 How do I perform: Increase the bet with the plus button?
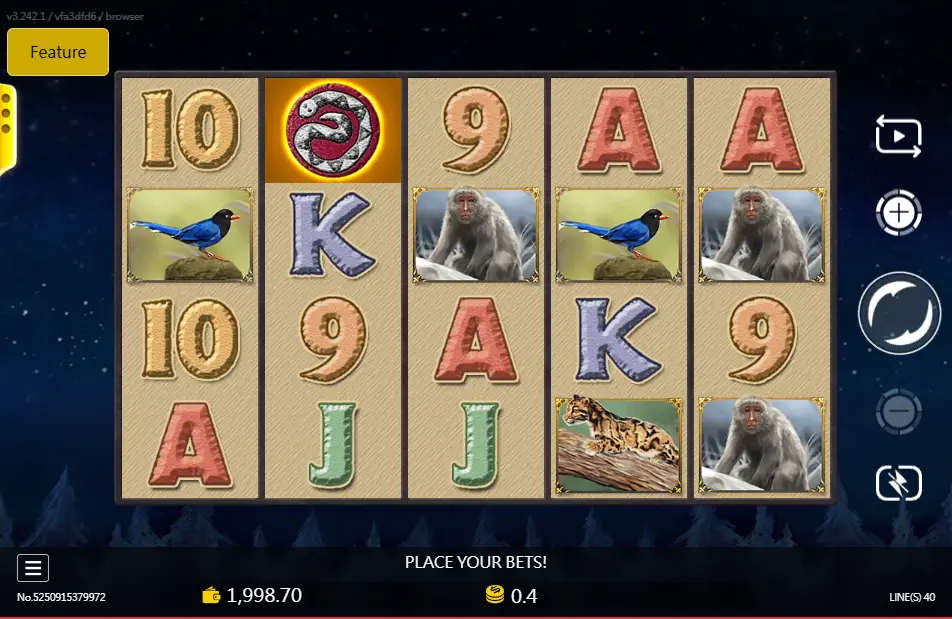898,212
